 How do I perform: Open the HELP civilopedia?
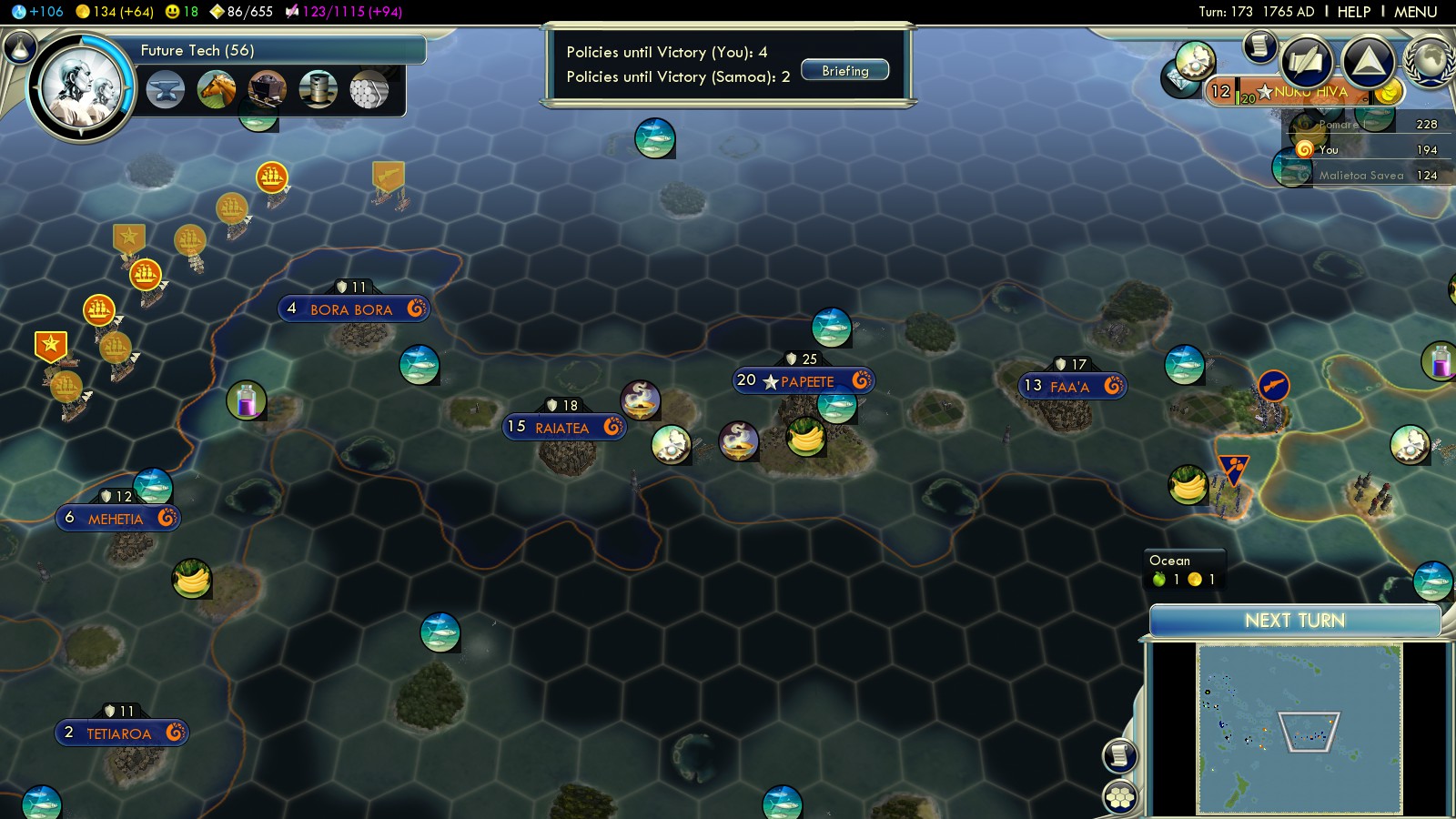click(x=1353, y=12)
